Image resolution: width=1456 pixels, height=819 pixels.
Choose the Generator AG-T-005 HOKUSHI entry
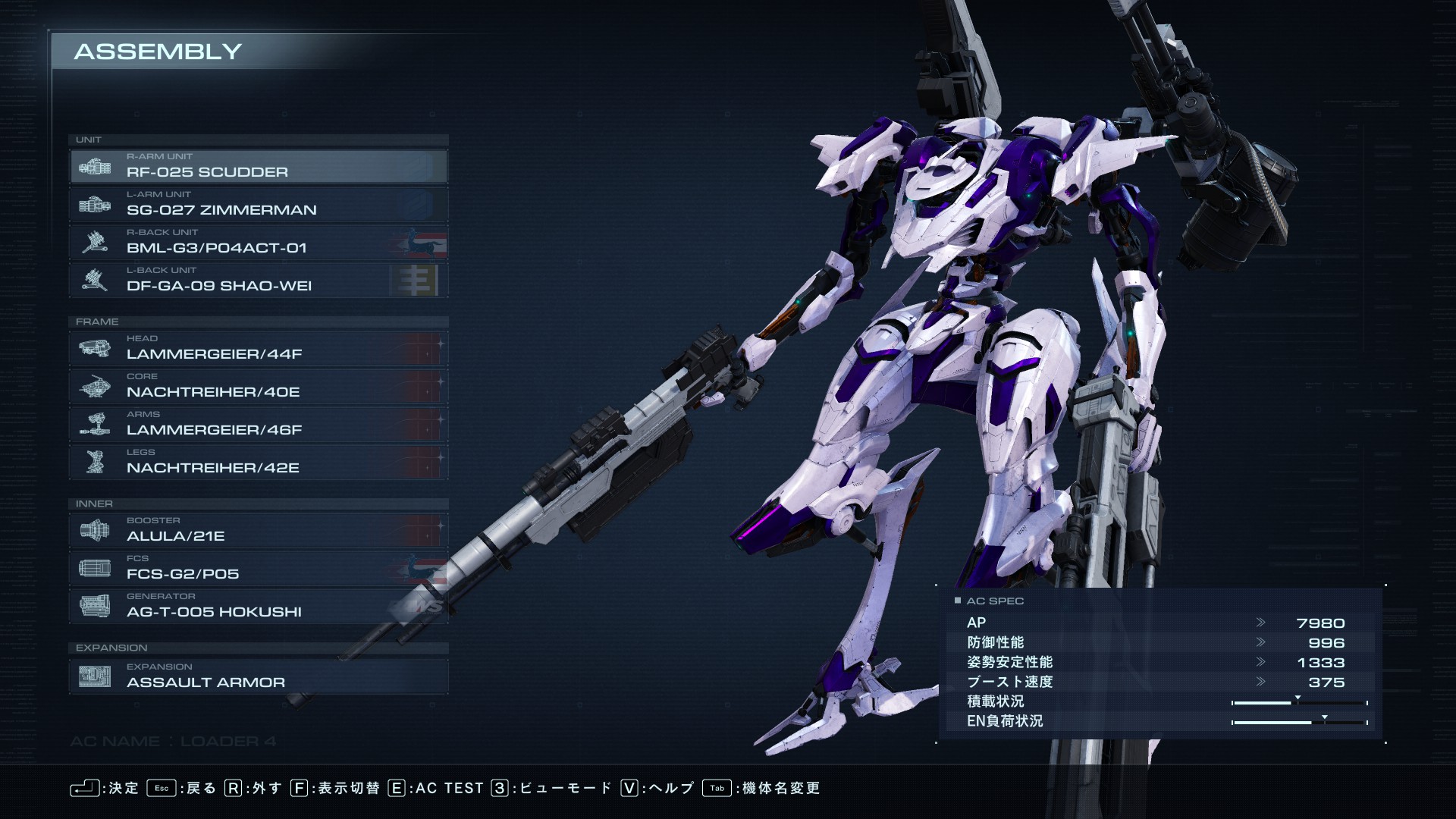258,606
